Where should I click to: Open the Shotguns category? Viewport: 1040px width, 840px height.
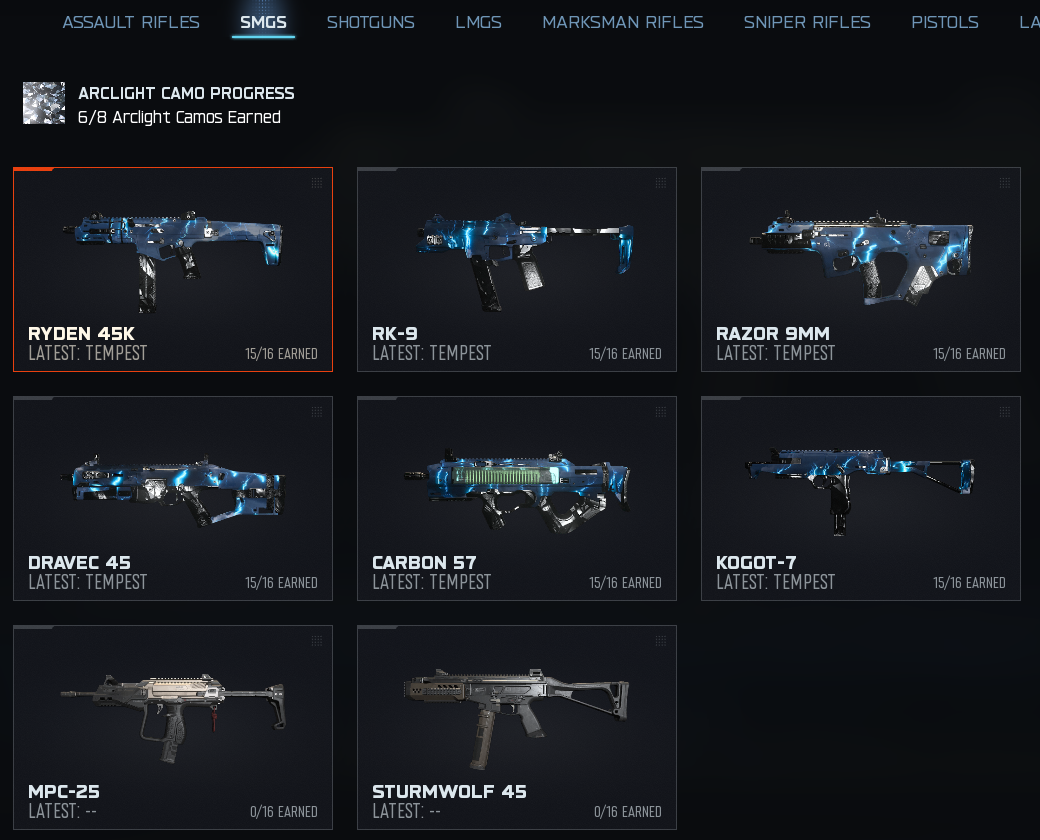coord(370,22)
